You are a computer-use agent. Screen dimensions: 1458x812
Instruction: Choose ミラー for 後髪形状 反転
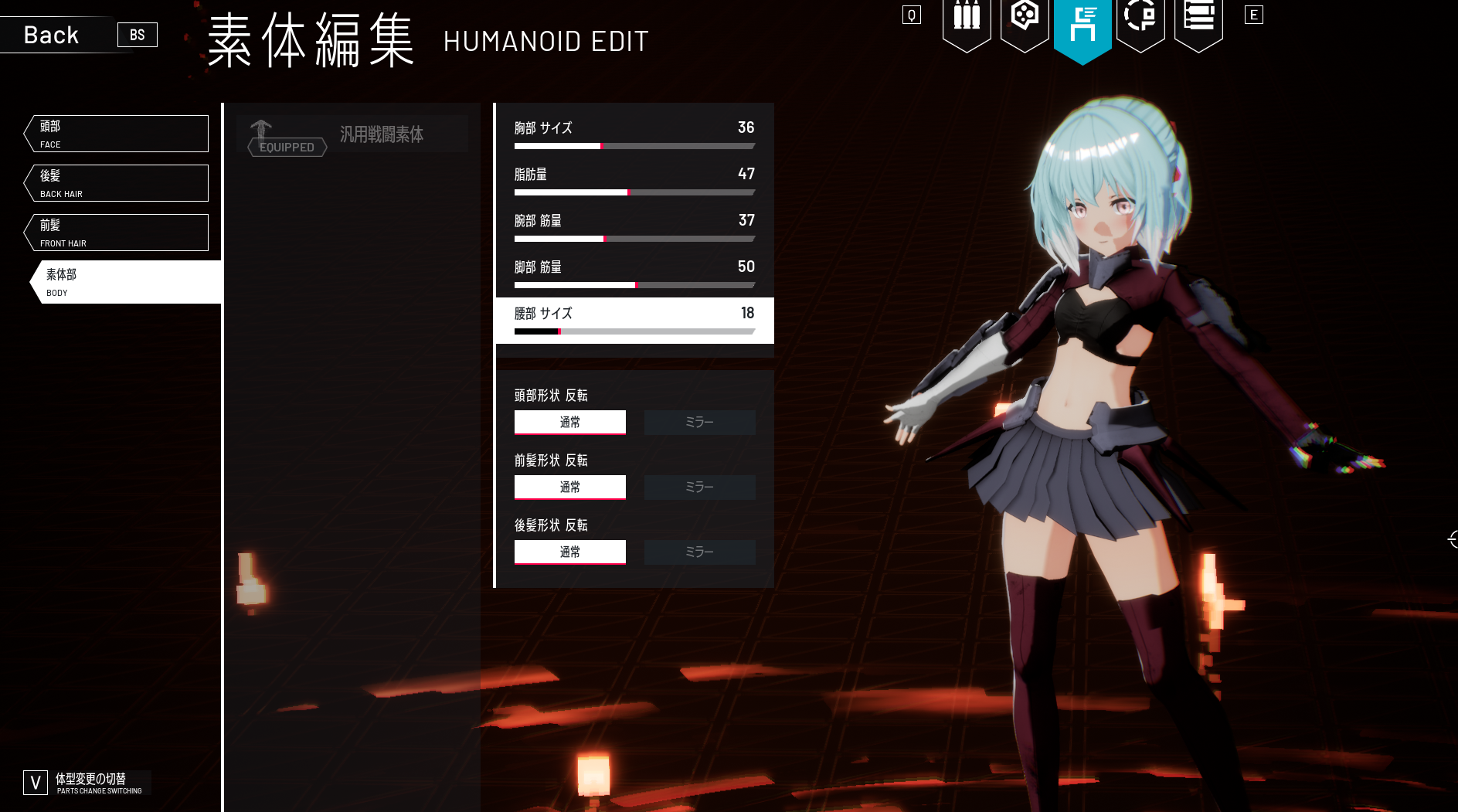coord(699,552)
